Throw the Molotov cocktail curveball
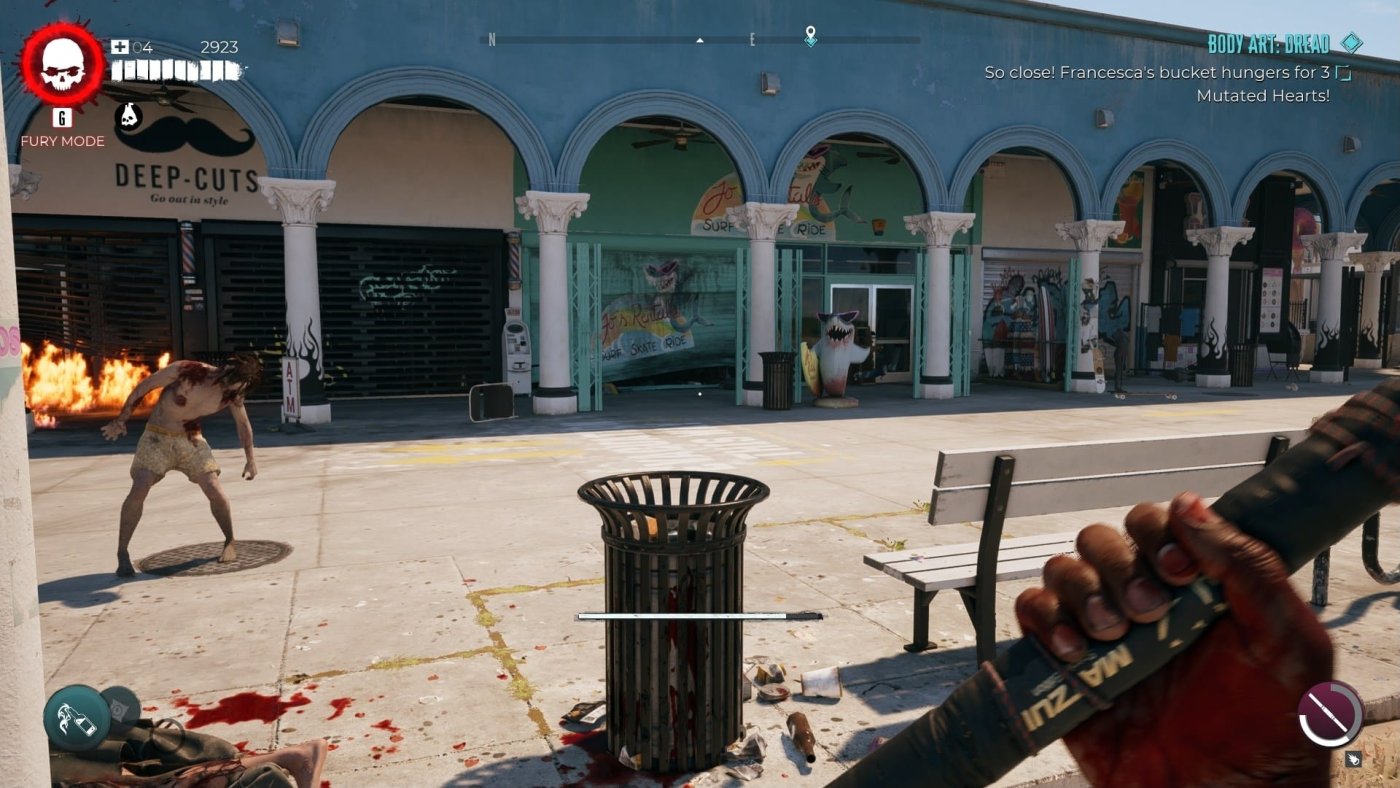The height and width of the screenshot is (788, 1400). 76,718
